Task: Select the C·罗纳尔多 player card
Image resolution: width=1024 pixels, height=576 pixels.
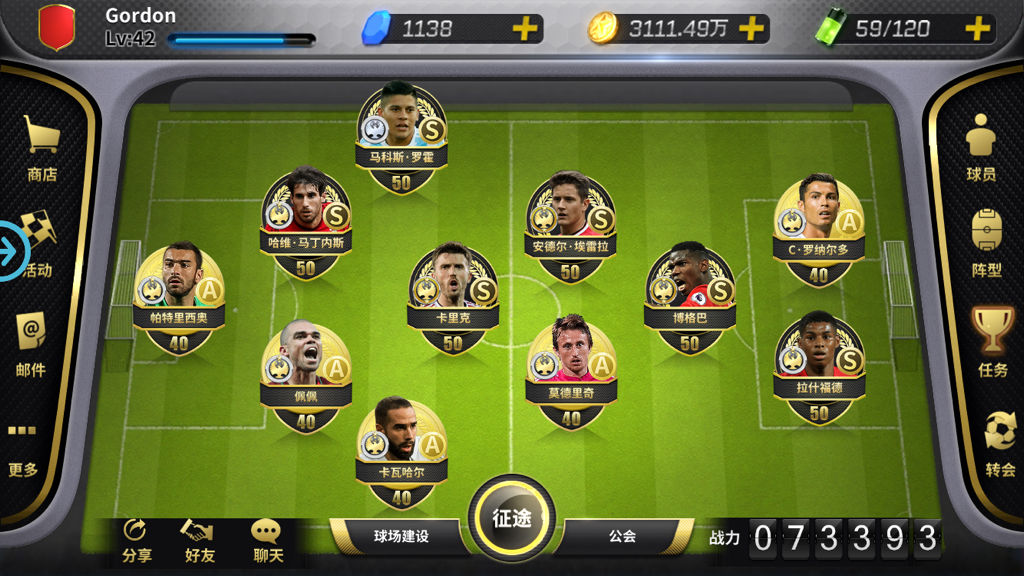Action: point(819,229)
